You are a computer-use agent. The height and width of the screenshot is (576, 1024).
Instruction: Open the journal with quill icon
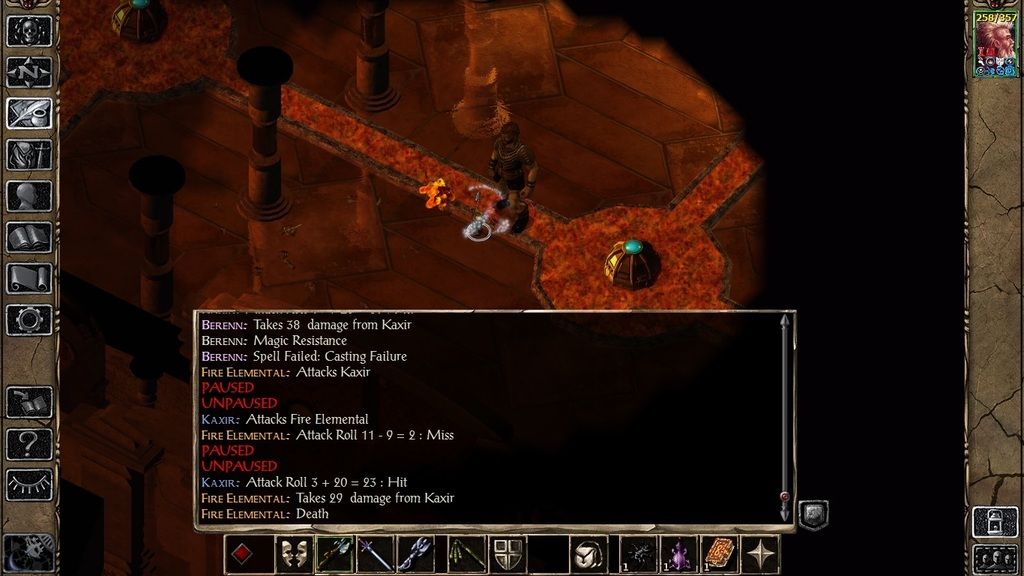click(x=29, y=113)
